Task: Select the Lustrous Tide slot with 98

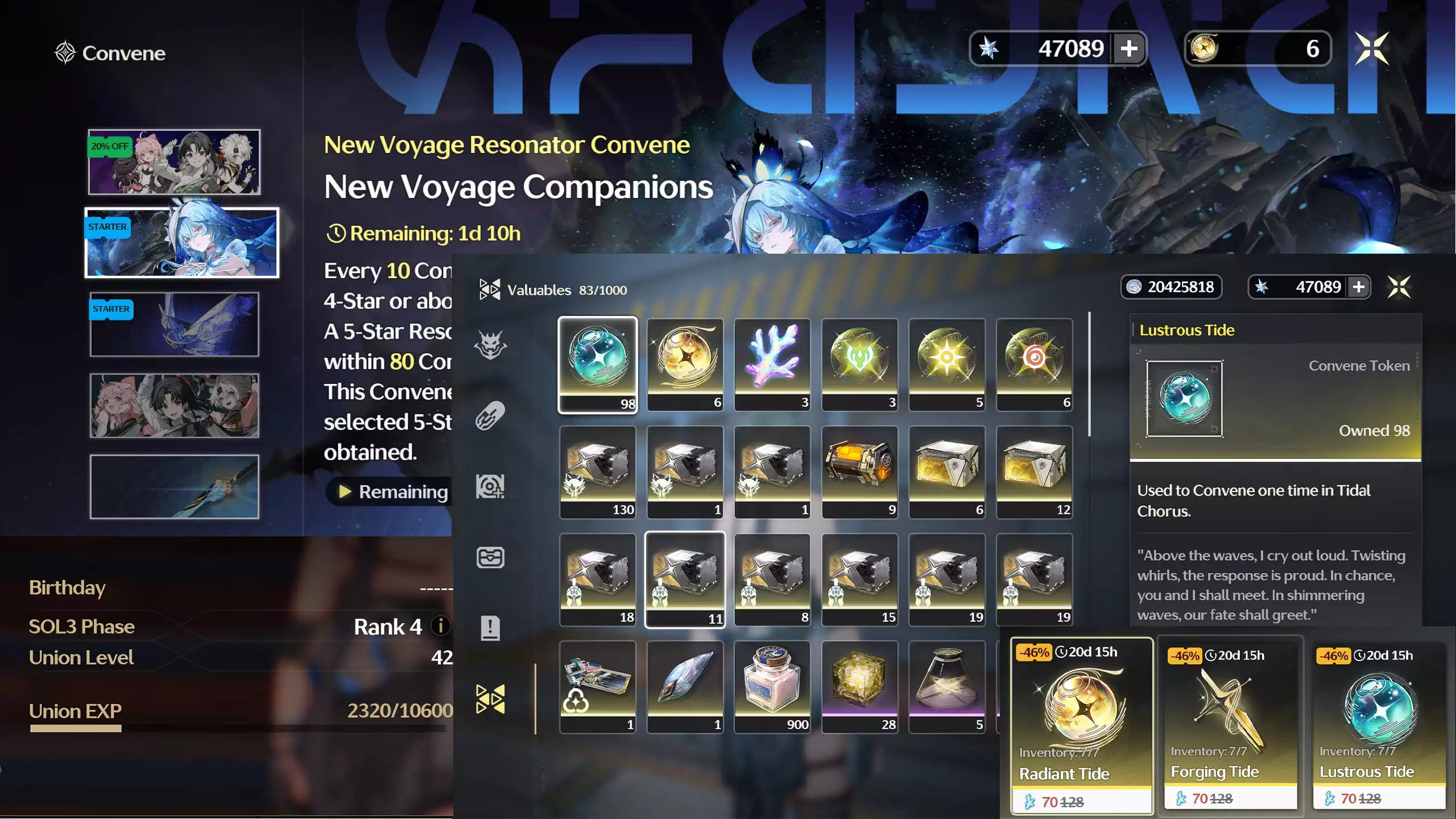Action: 597,365
